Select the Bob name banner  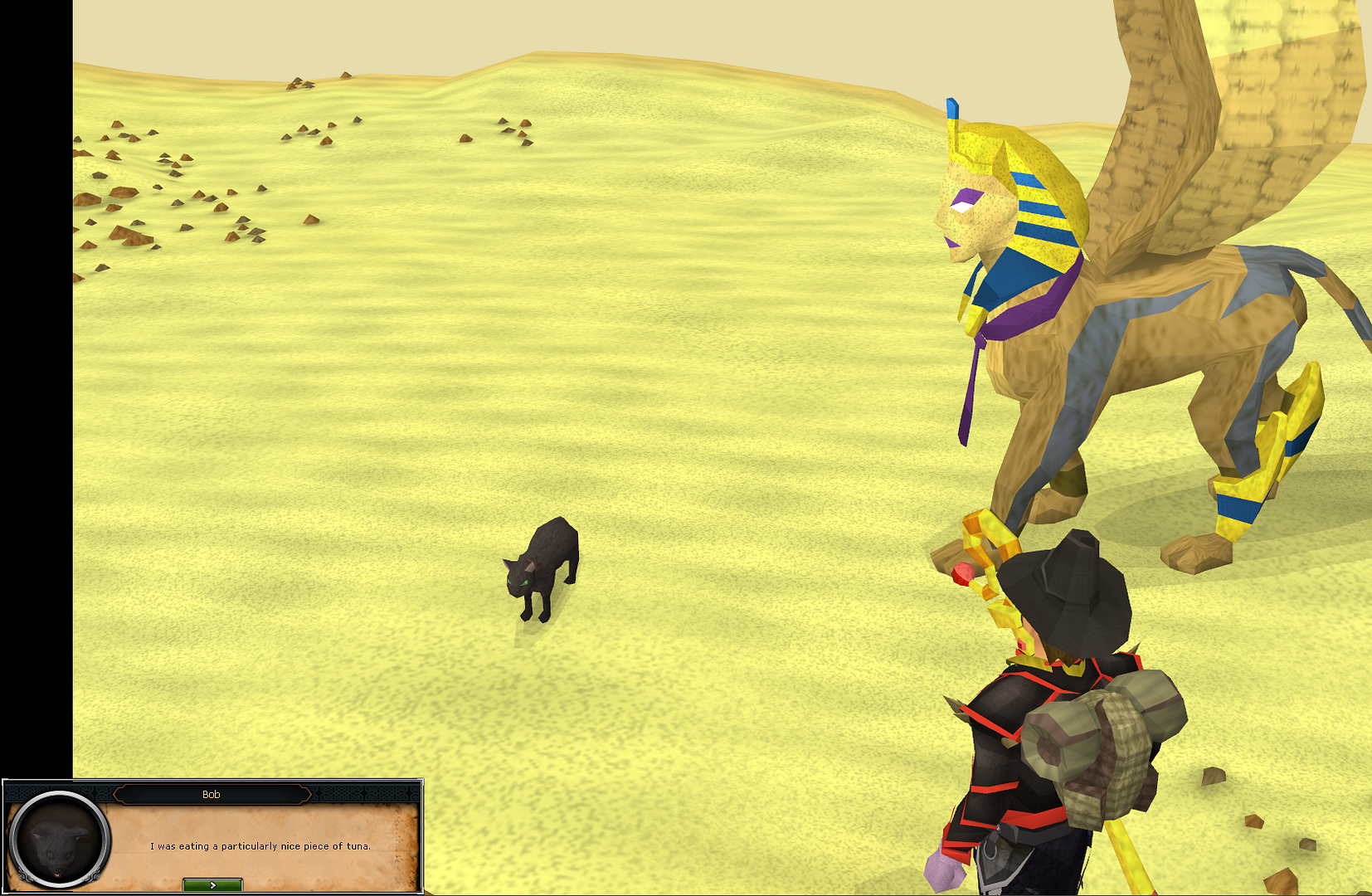212,792
